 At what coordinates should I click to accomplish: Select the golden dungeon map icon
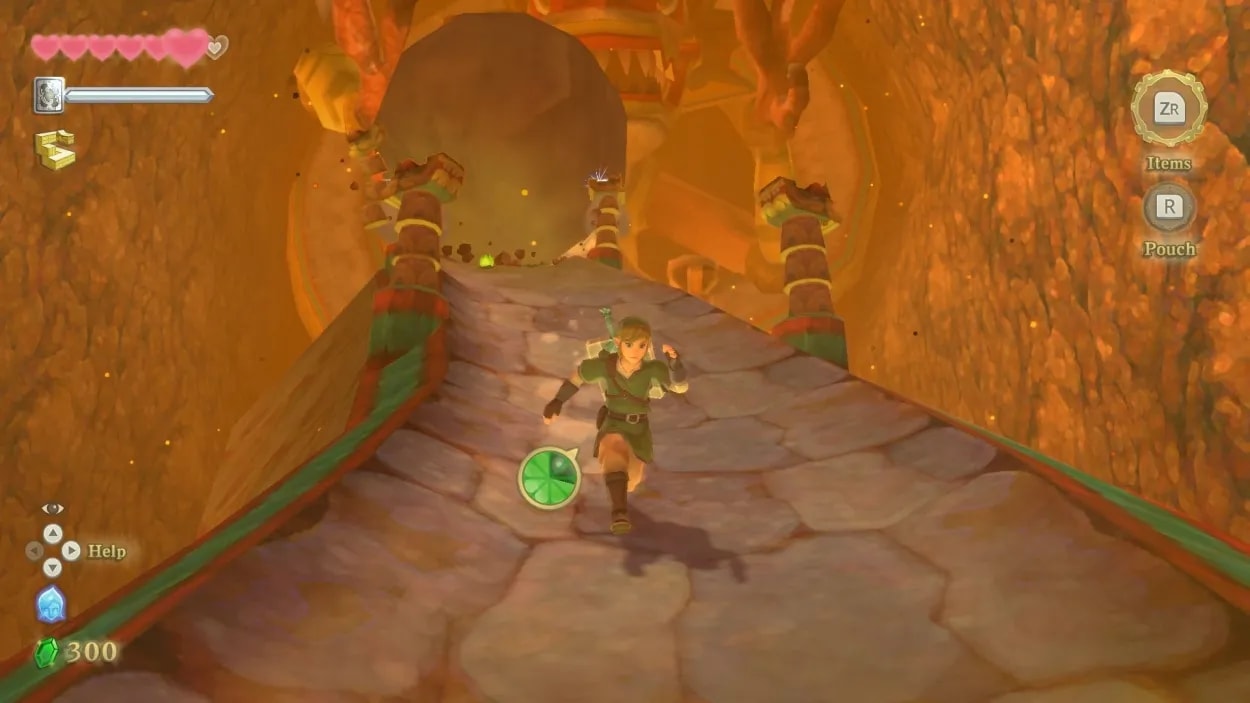[54, 149]
